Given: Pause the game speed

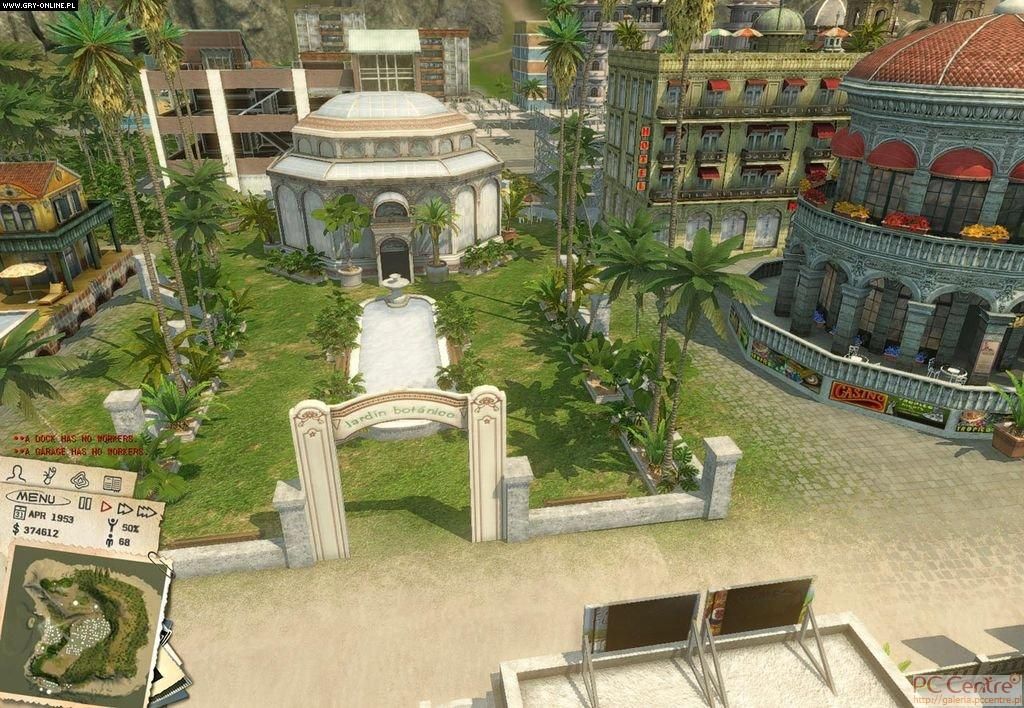Looking at the screenshot, I should tap(85, 504).
